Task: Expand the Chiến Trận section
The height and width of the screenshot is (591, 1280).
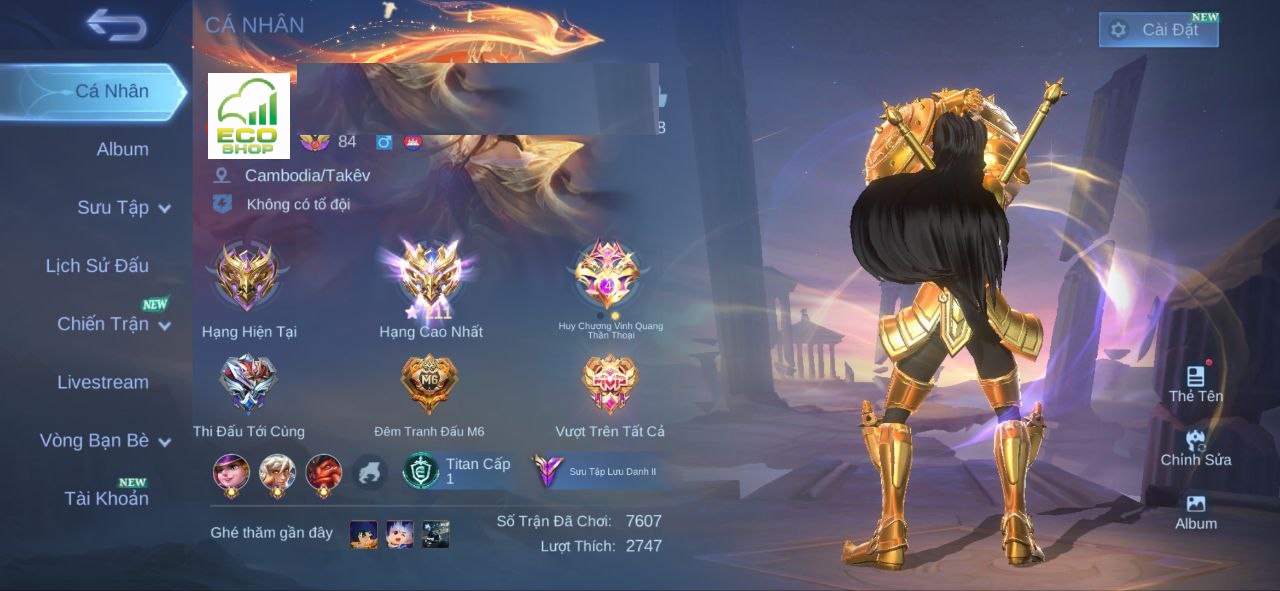Action: pyautogui.click(x=112, y=324)
